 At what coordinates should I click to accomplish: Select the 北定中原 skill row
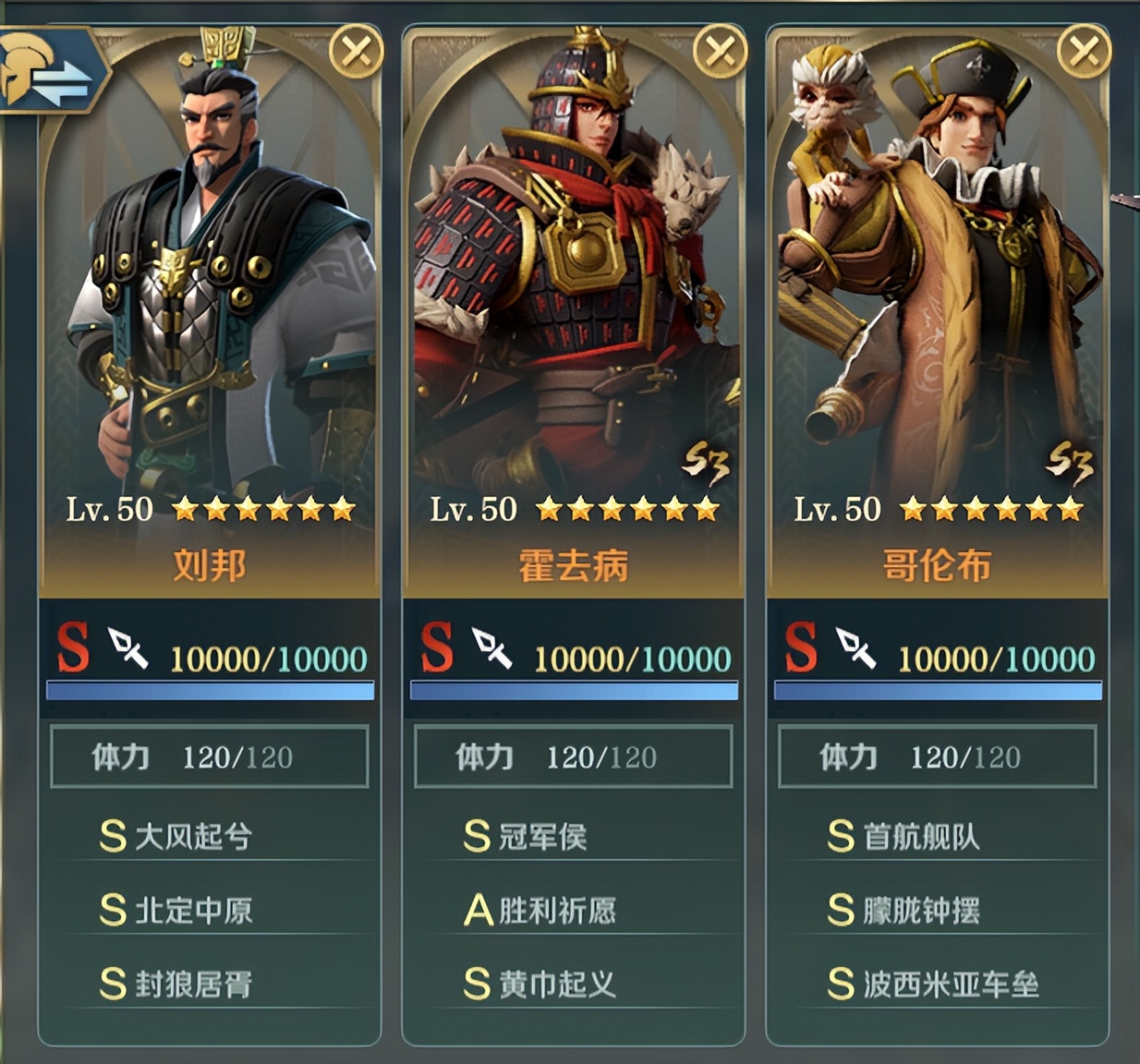point(192,911)
